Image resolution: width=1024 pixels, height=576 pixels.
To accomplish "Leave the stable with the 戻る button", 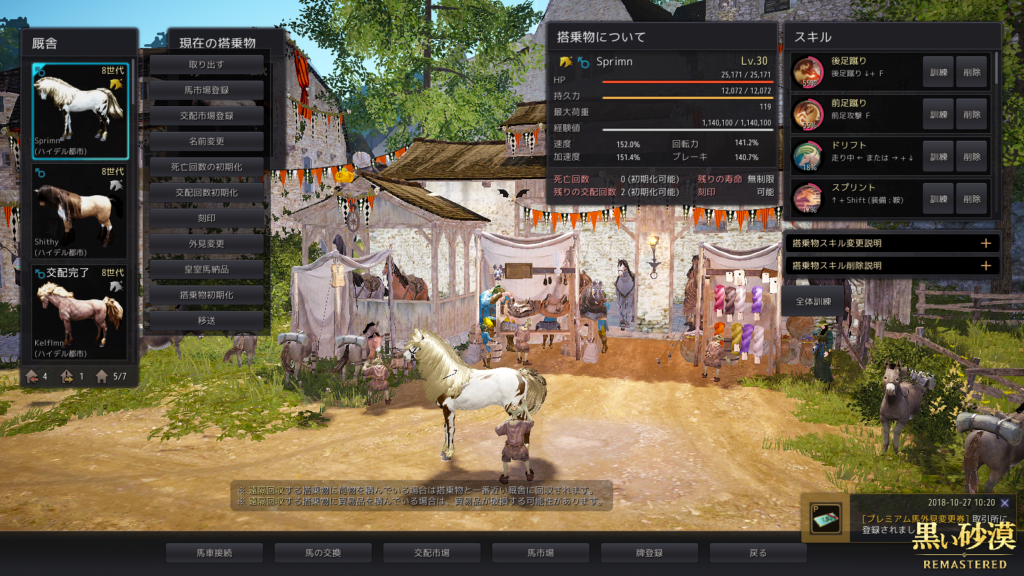I will pos(757,552).
